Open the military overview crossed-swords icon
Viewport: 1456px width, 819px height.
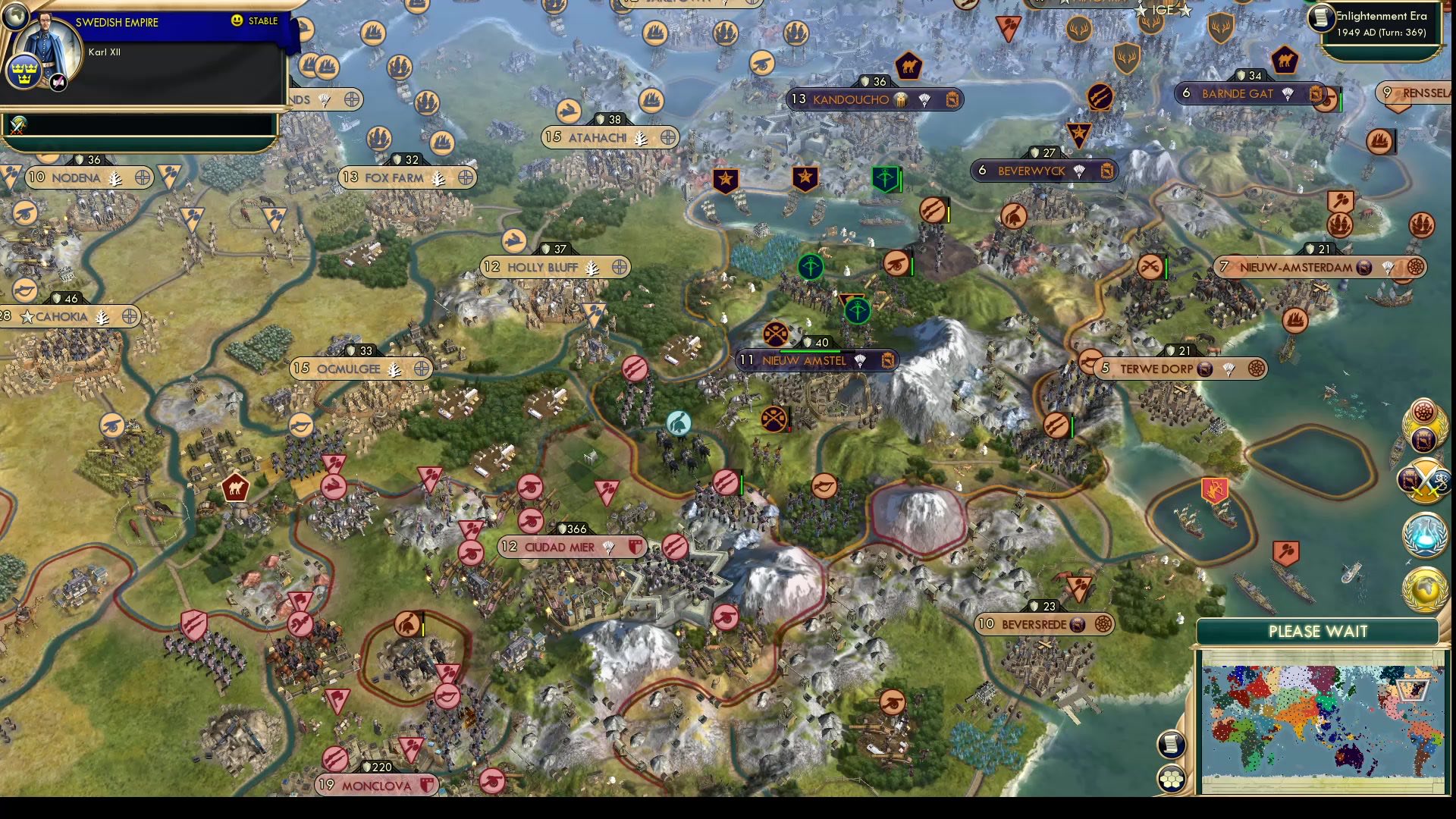1424,482
